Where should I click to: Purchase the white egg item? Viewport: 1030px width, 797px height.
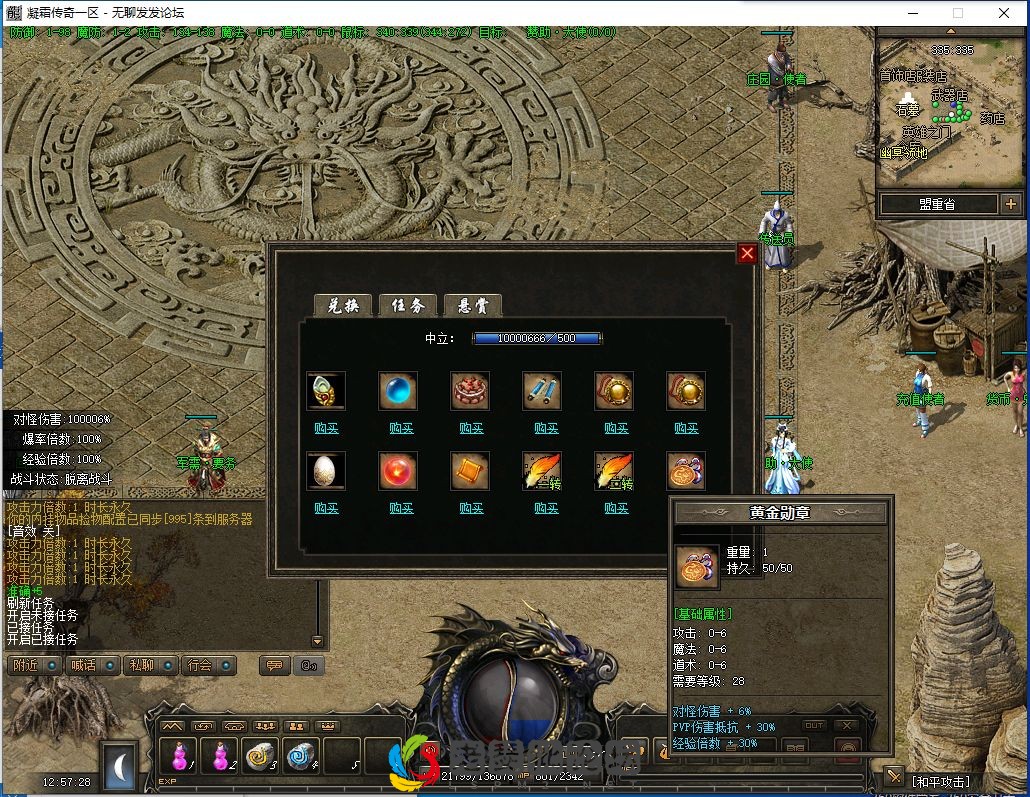pos(326,508)
